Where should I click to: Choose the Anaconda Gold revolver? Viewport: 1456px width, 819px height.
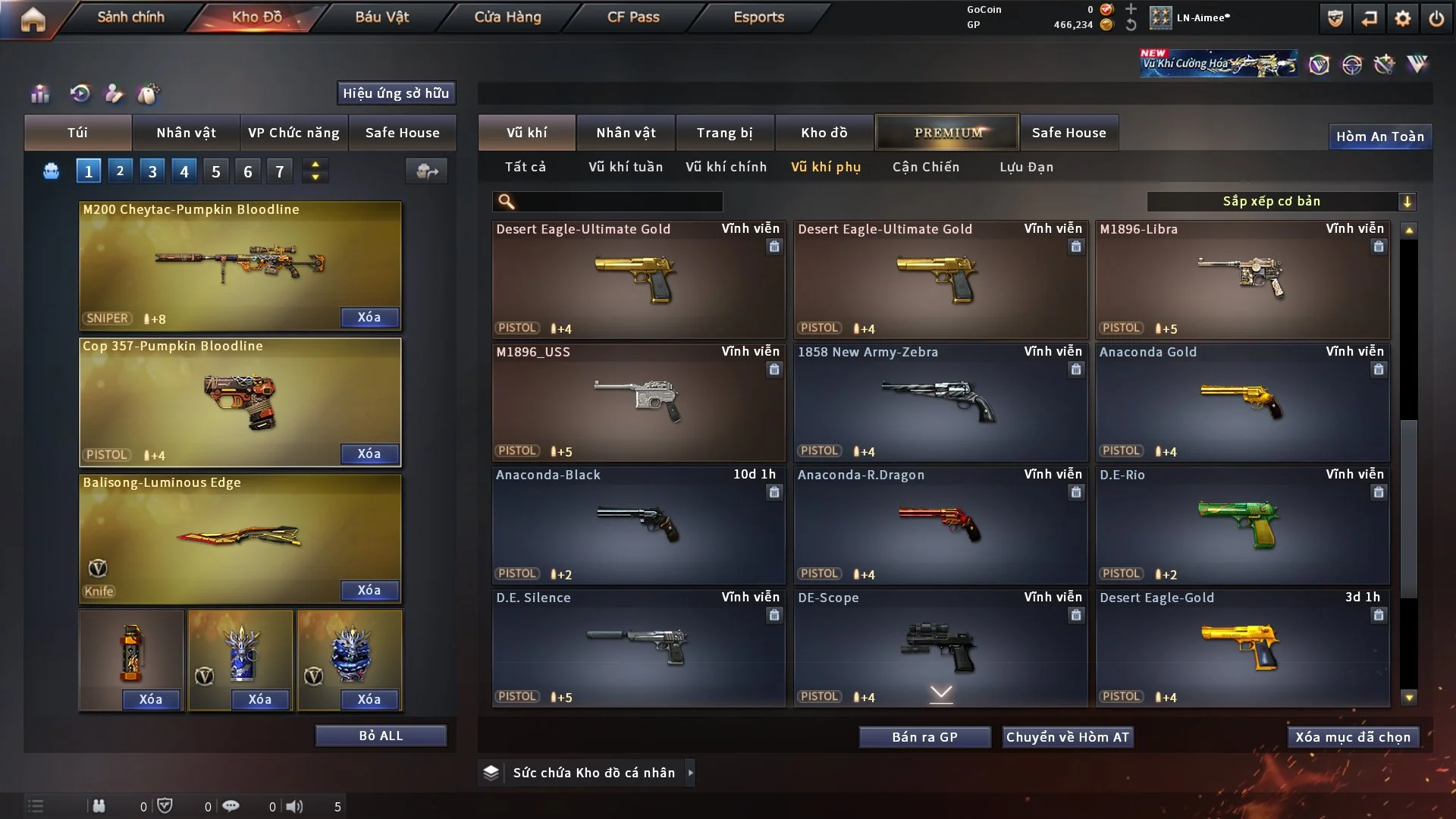pos(1242,402)
